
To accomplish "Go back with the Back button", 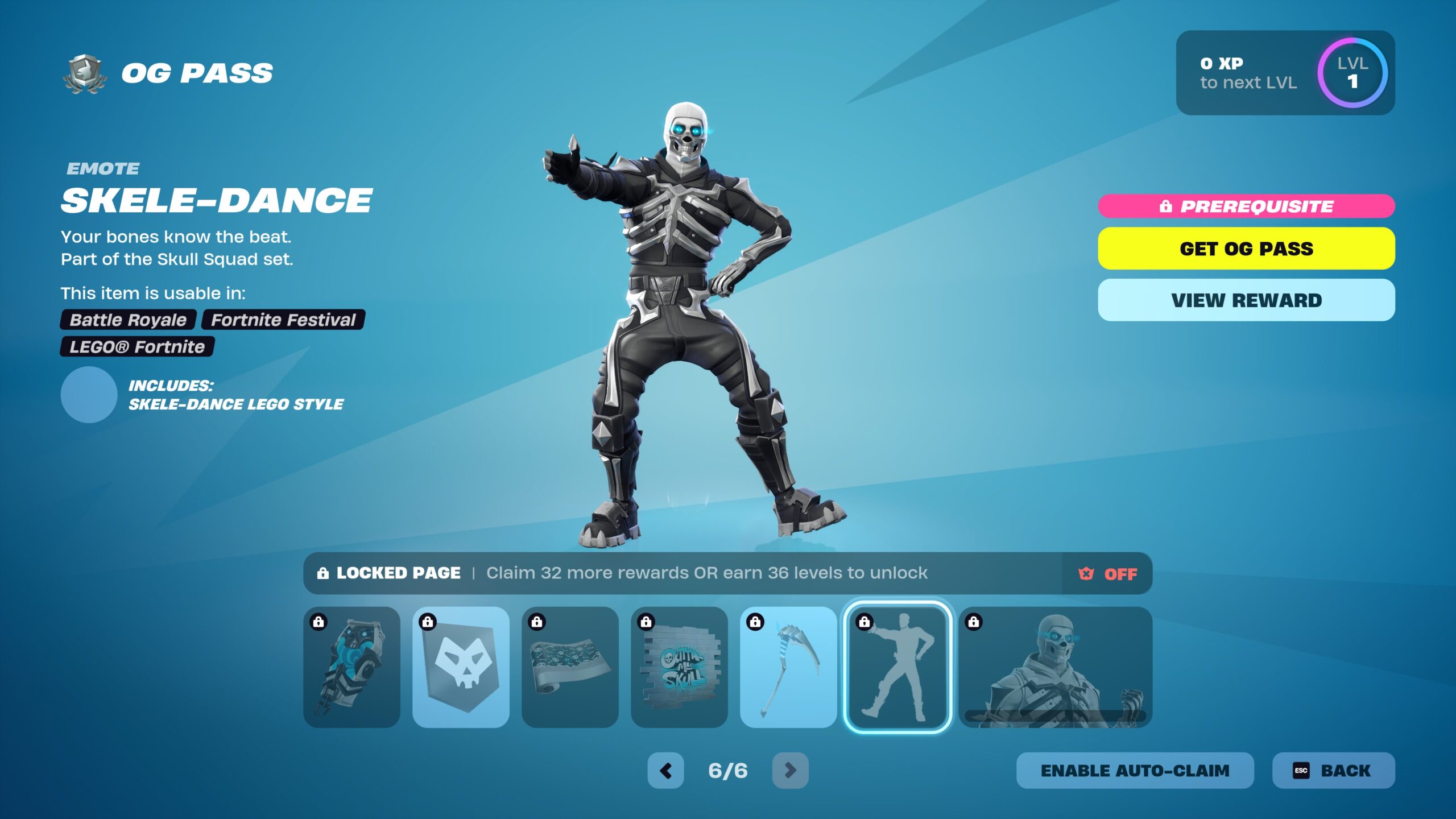I will tap(1333, 771).
